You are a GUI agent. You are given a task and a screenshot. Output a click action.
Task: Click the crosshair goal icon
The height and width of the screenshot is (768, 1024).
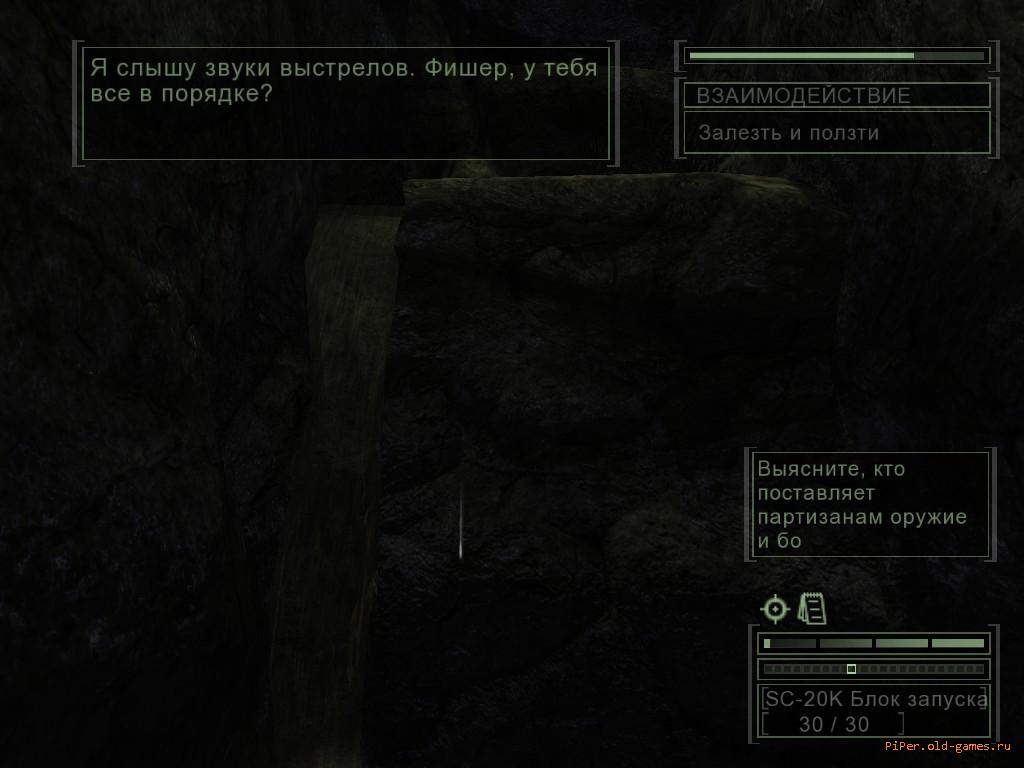click(775, 608)
